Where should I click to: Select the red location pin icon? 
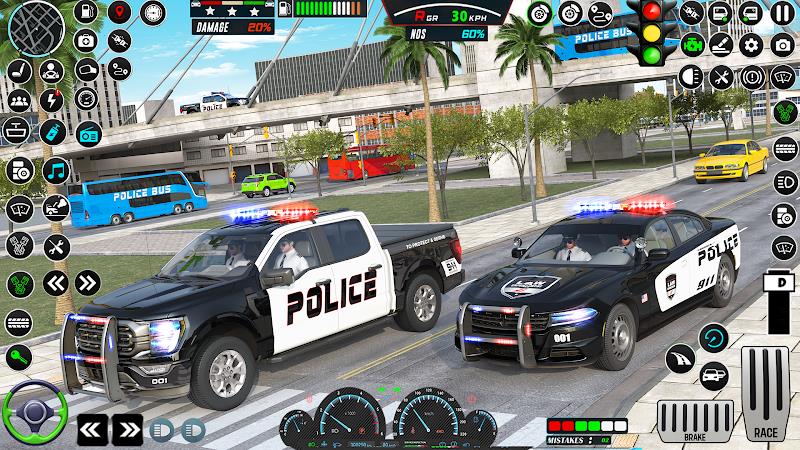tap(120, 13)
